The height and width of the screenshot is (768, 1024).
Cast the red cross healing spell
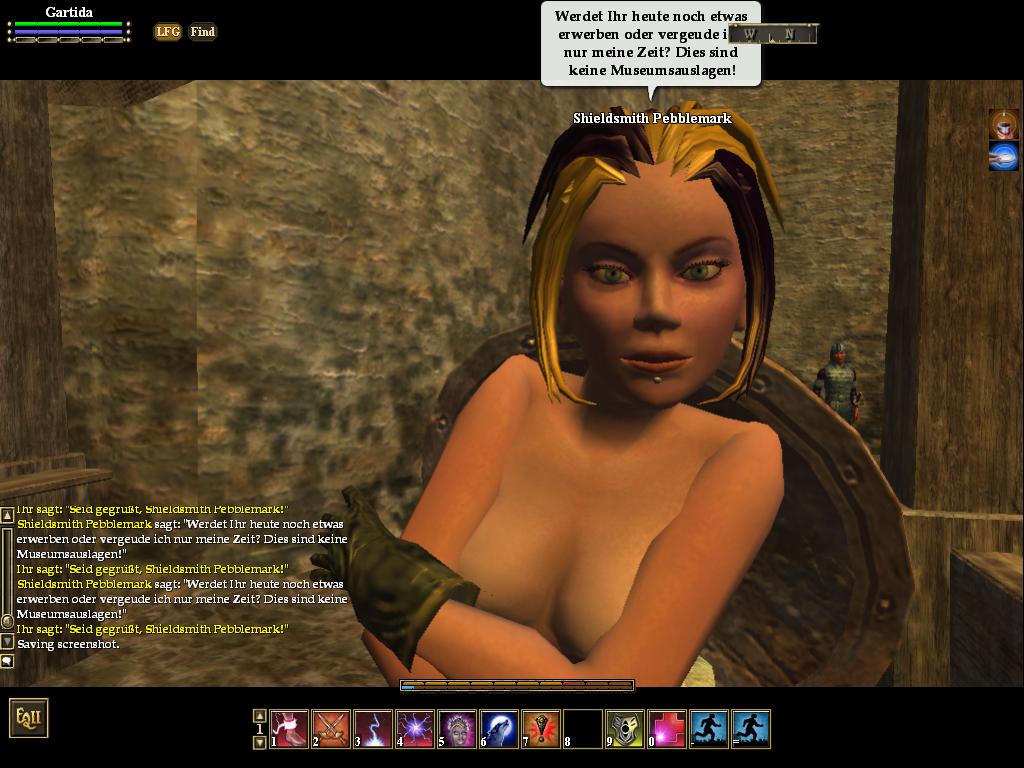[x=667, y=729]
